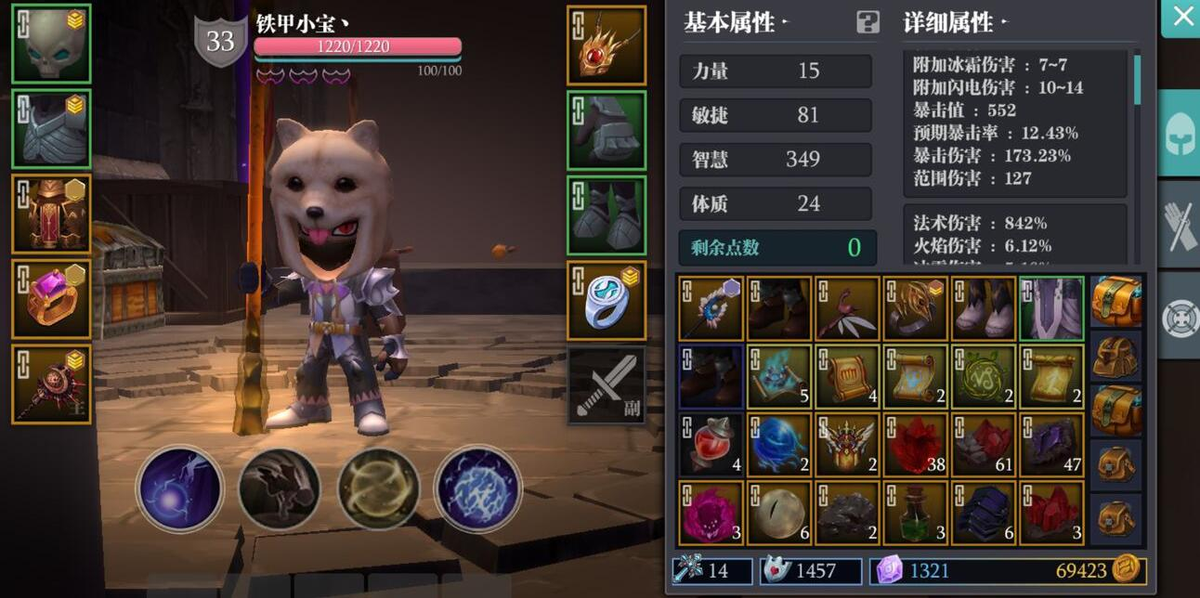The height and width of the screenshot is (598, 1200).
Task: Select the green potion bottle in inventory
Action: point(915,513)
